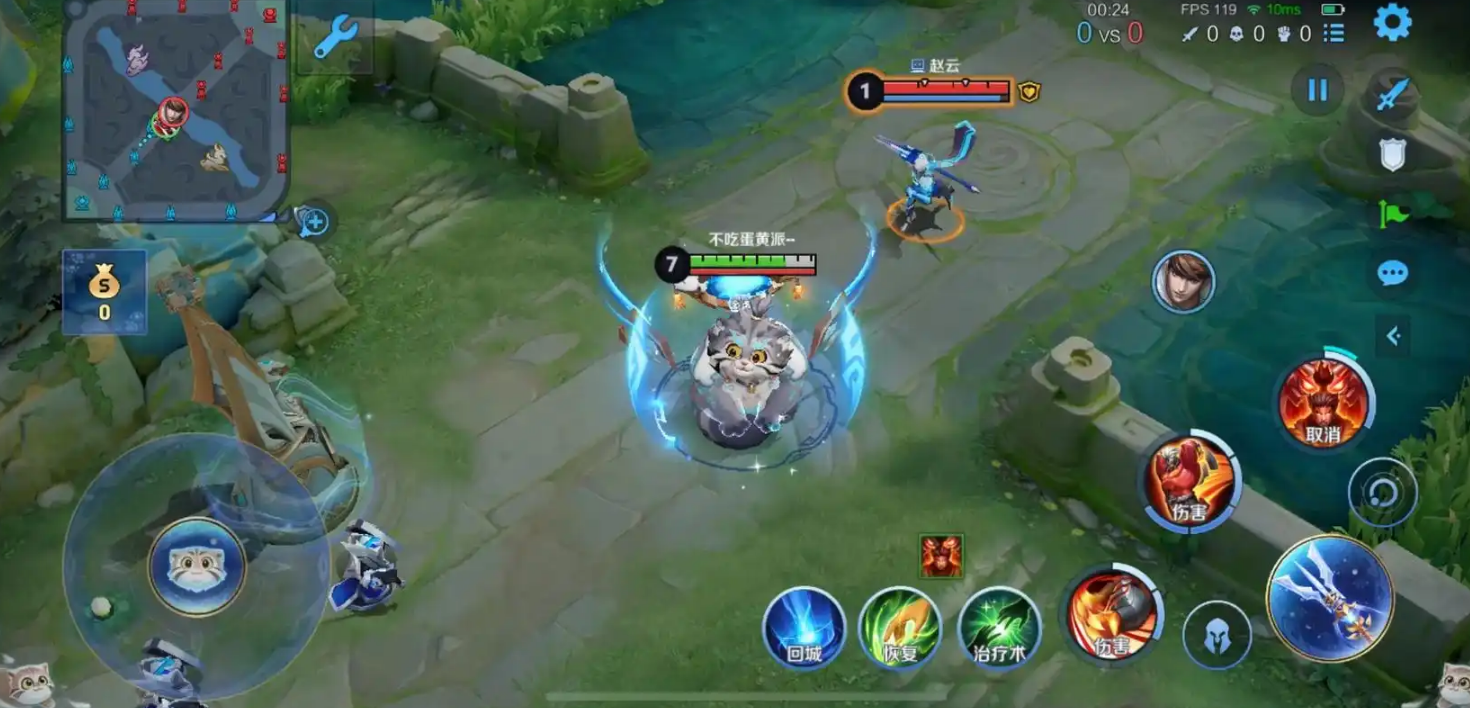This screenshot has height=708, width=1470.
Task: Tap the swirl icon above the attack button
Action: click(x=1382, y=492)
